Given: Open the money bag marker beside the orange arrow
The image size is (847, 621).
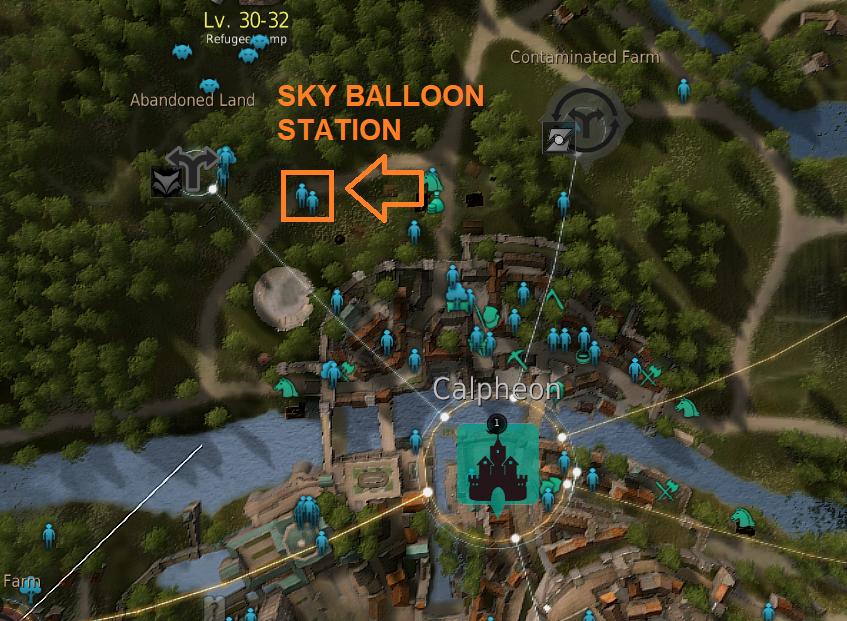Looking at the screenshot, I should (435, 204).
